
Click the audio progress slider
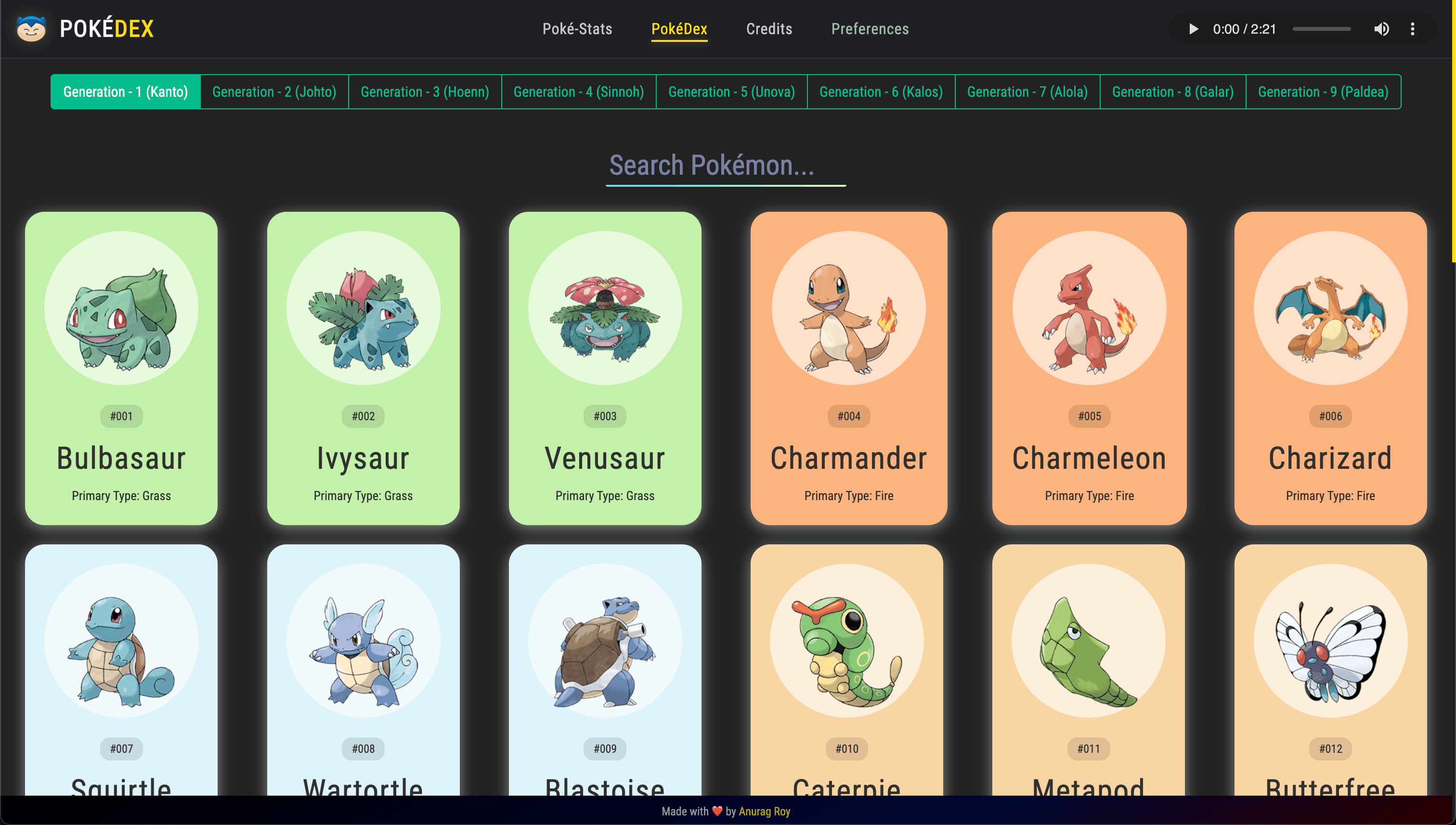point(1321,29)
